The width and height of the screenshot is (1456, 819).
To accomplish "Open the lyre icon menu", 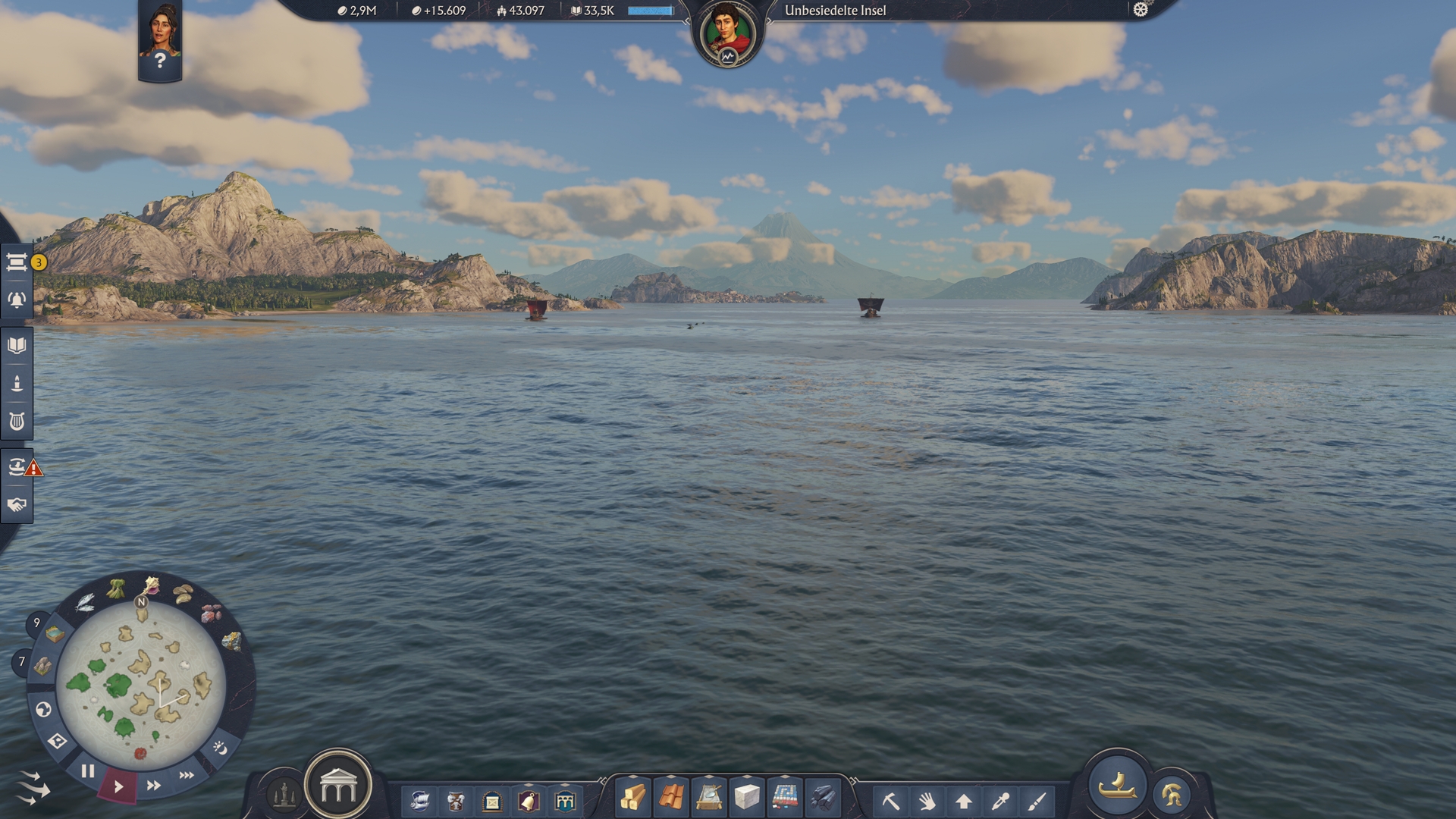I will click(x=17, y=422).
